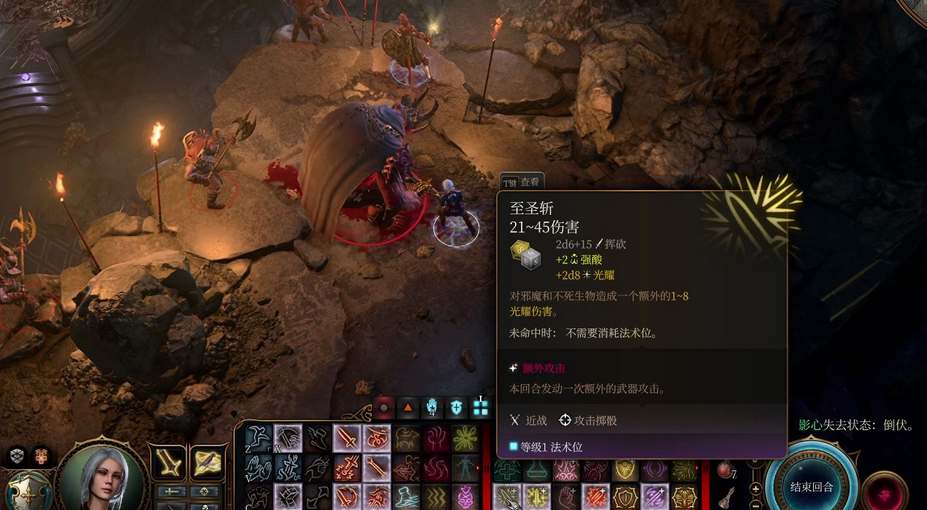Toggle the orange icon above the portrait
Screen dimensions: 927x510
pos(41,455)
